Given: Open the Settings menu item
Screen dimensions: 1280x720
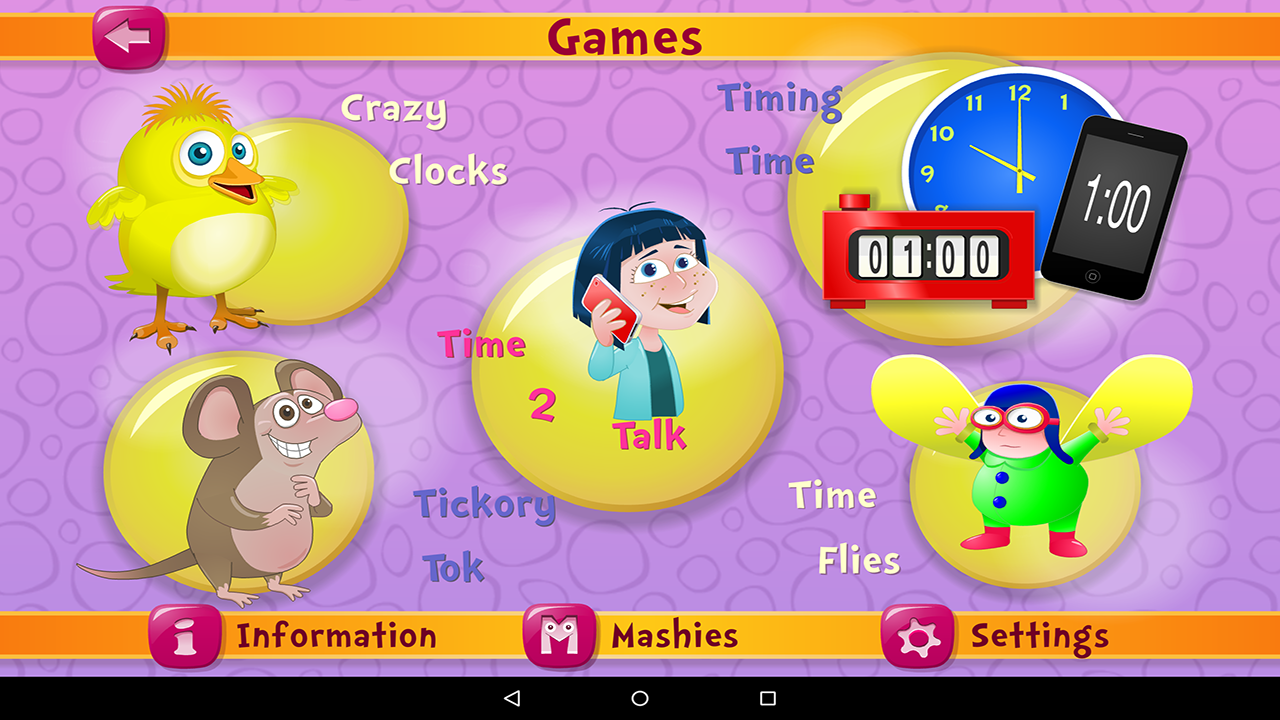Looking at the screenshot, I should 1035,635.
